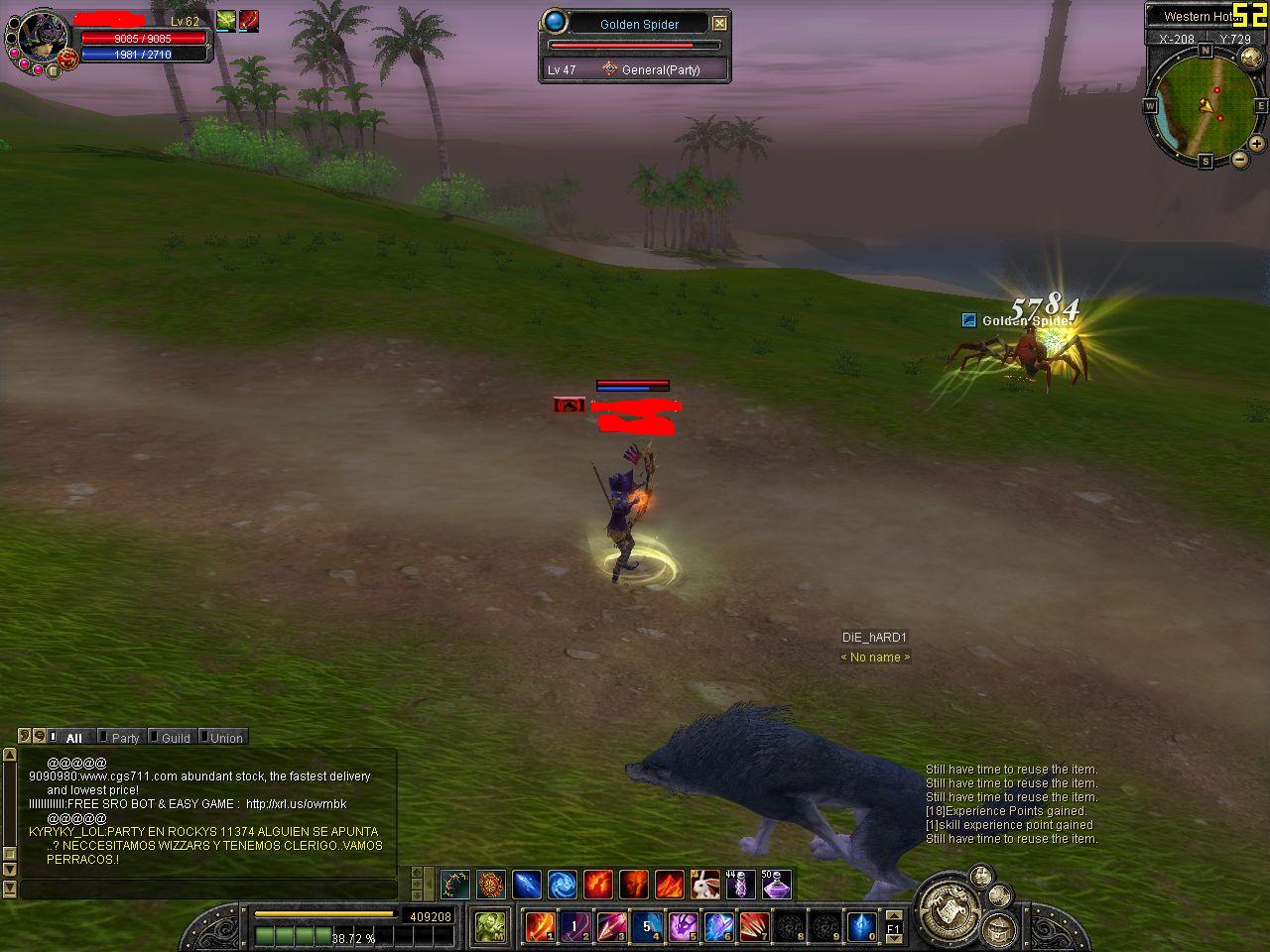Activate the skill in hotbar slot 1
The width and height of the screenshot is (1270, 952).
(539, 927)
